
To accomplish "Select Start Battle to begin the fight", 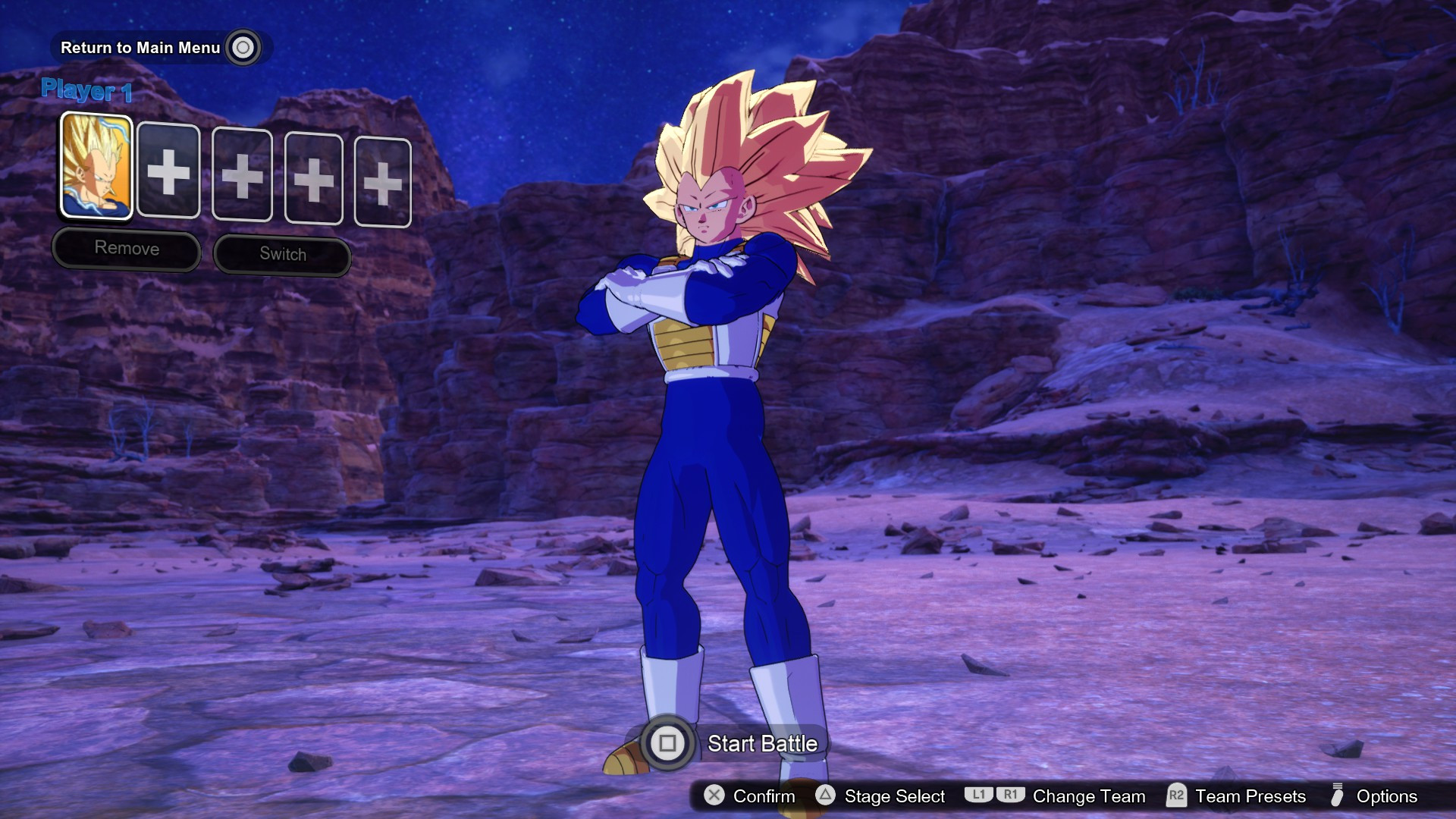I will coord(761,744).
